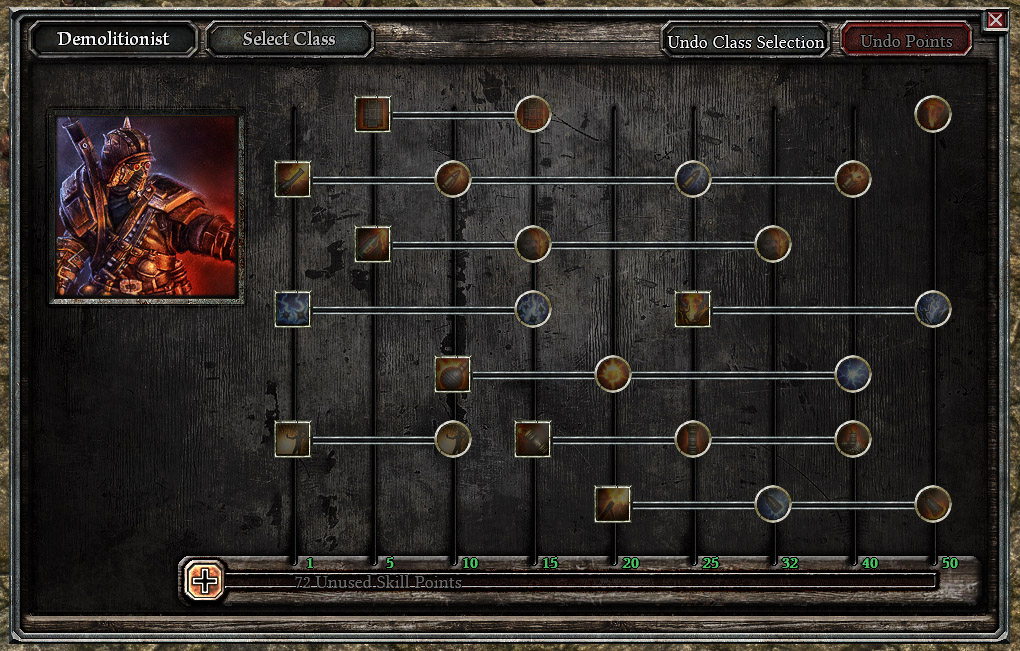This screenshot has width=1020, height=651.
Task: Choose the Brimstone modifier node
Action: point(853,179)
